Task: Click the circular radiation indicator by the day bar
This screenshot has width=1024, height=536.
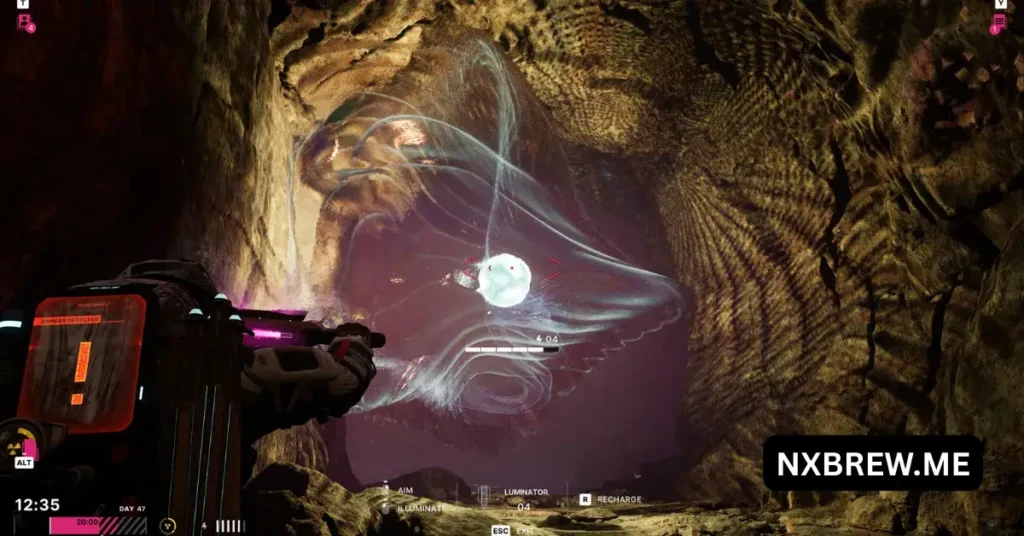Action: [x=168, y=524]
